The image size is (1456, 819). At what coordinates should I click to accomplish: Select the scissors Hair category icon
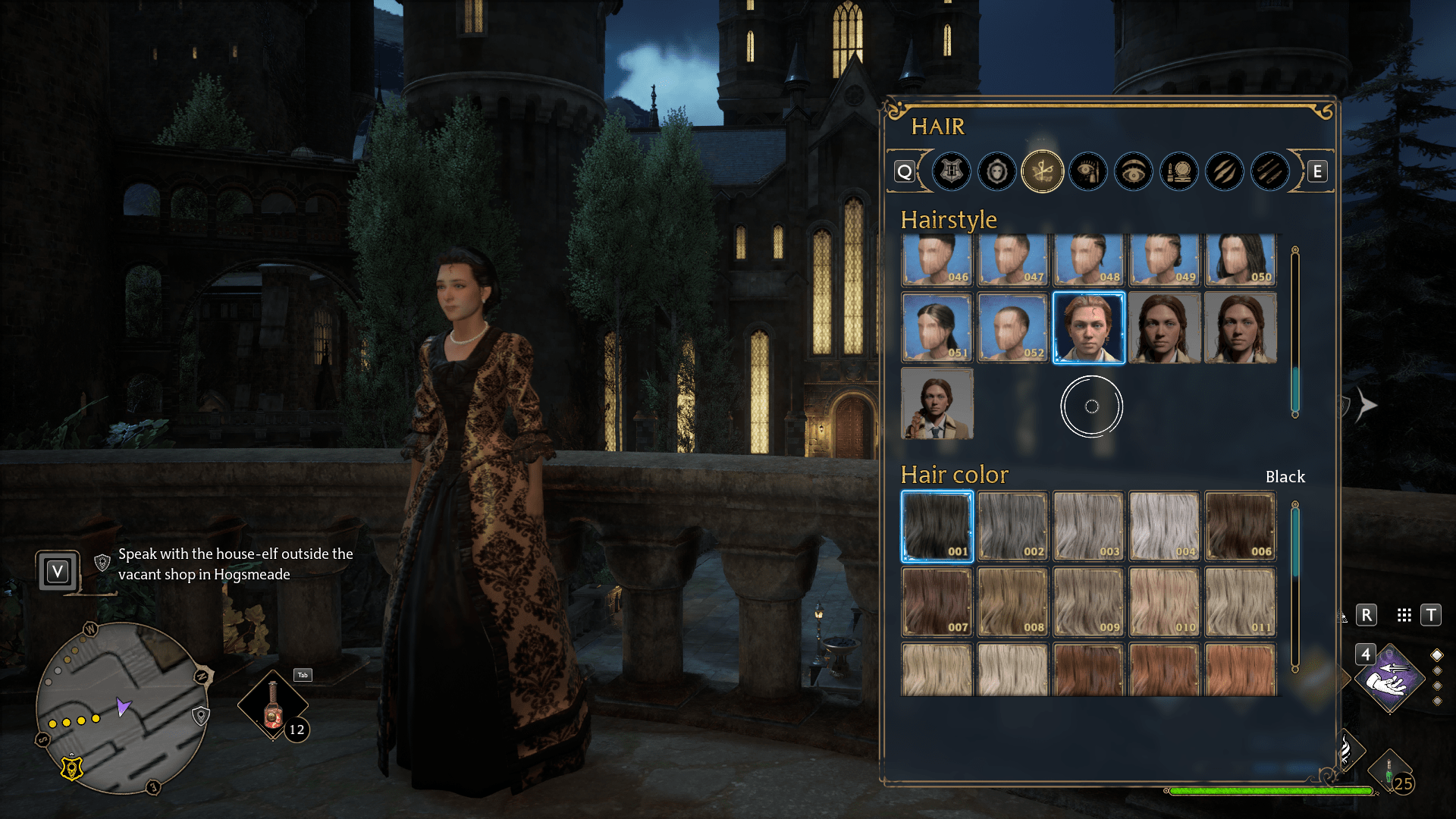1042,171
